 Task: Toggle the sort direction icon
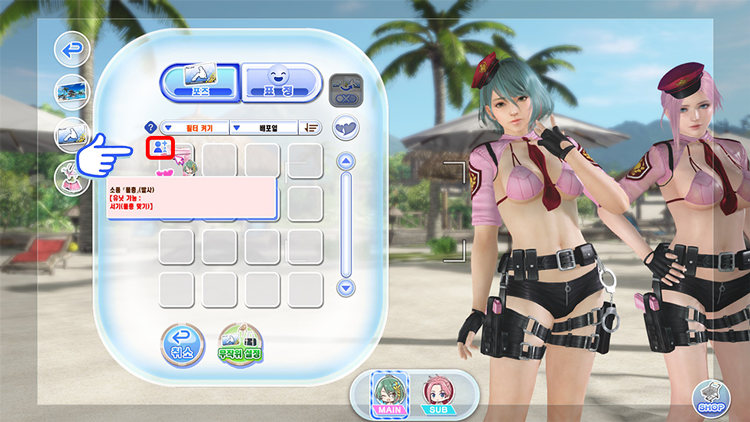tap(312, 128)
